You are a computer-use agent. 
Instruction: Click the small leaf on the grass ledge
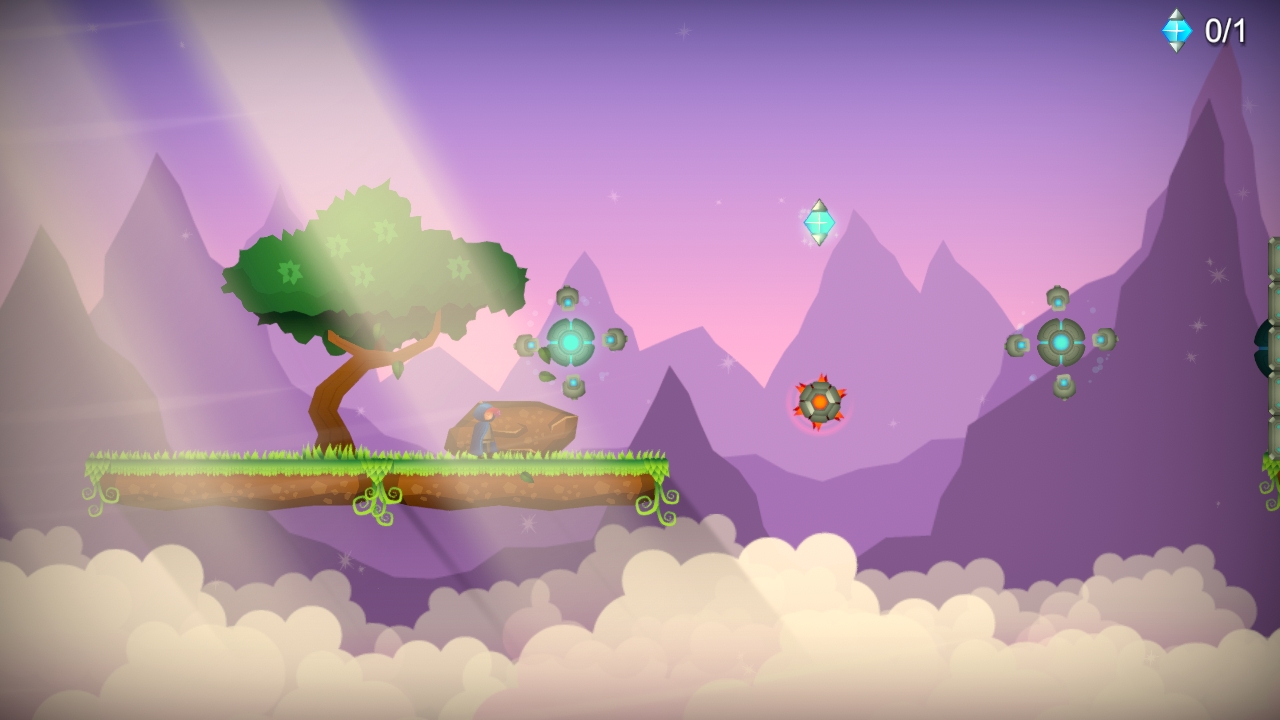pos(527,478)
